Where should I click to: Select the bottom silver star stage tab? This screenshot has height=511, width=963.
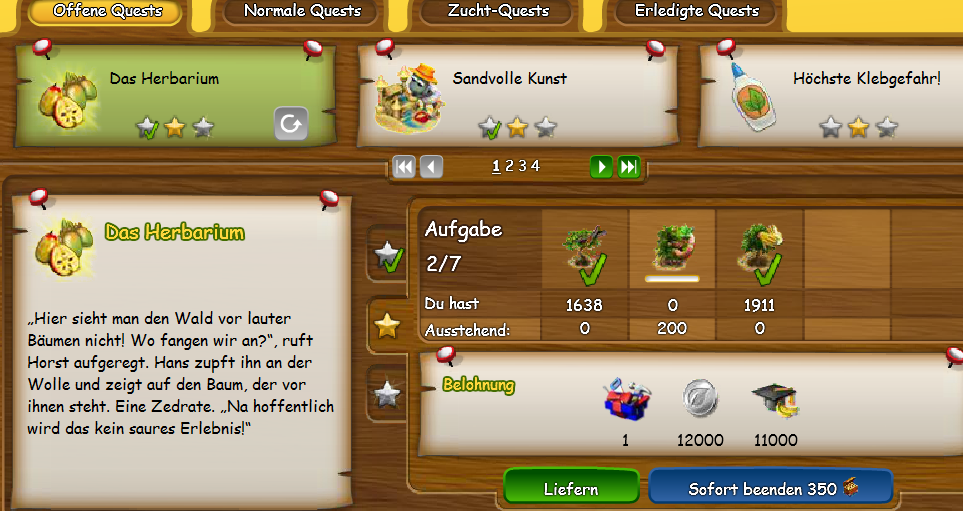(x=387, y=393)
